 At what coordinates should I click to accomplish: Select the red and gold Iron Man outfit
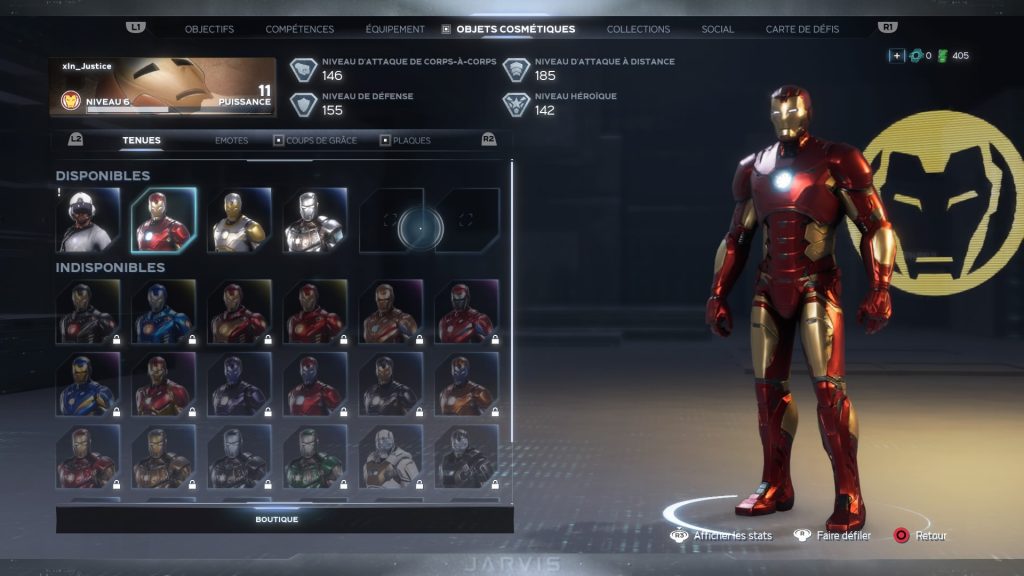(163, 220)
